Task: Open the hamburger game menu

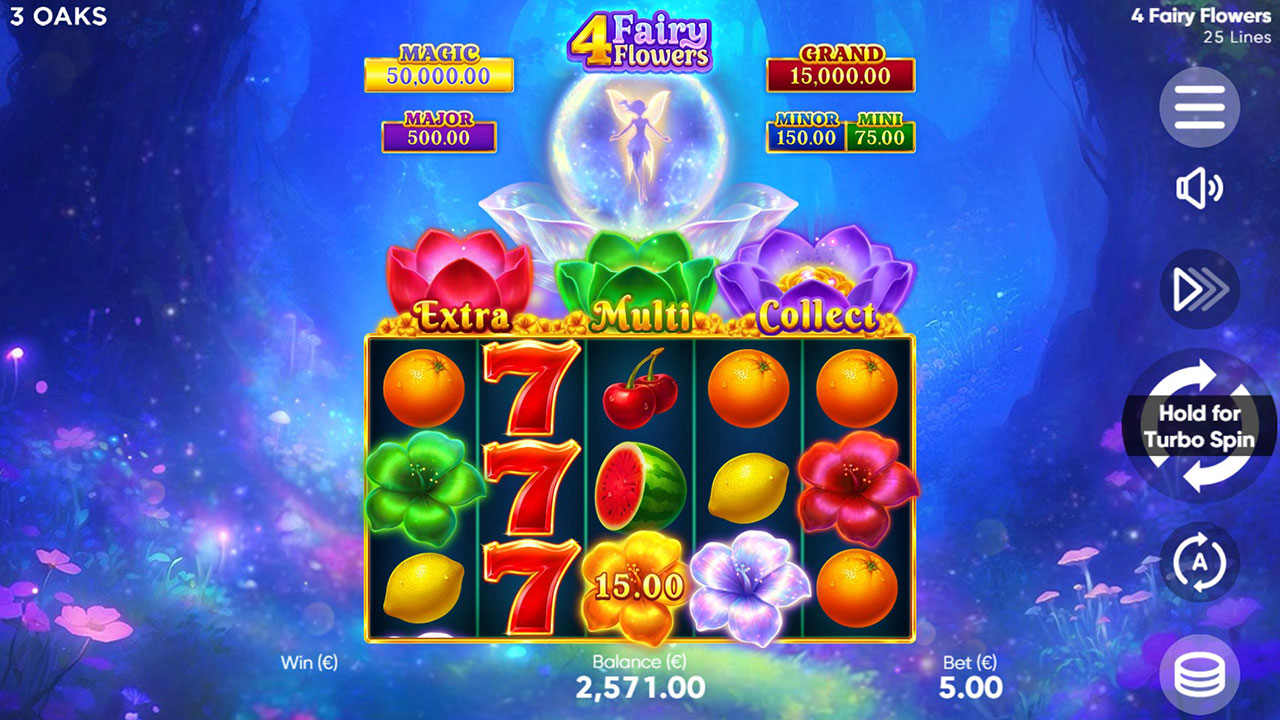Action: [x=1199, y=108]
